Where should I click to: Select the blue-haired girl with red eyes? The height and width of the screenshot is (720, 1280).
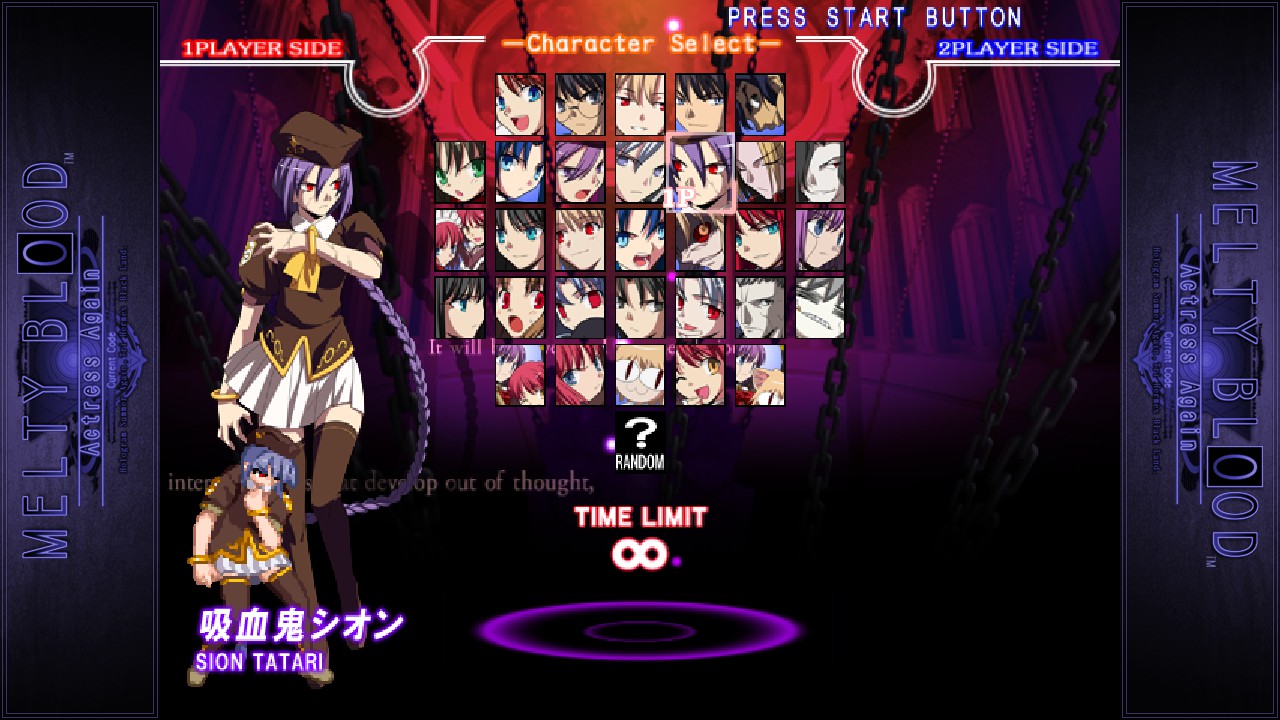coord(580,308)
